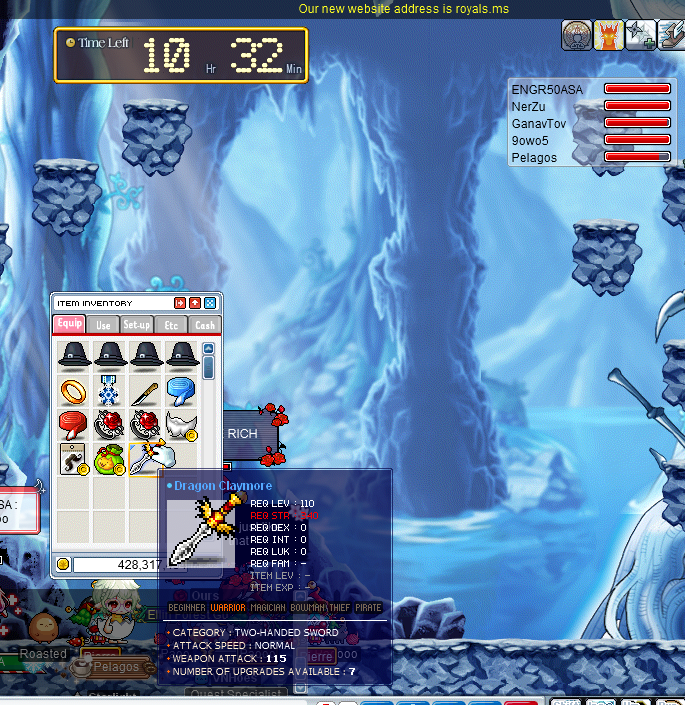Show the Set-up inventory tab
This screenshot has height=705, width=685.
click(x=136, y=324)
